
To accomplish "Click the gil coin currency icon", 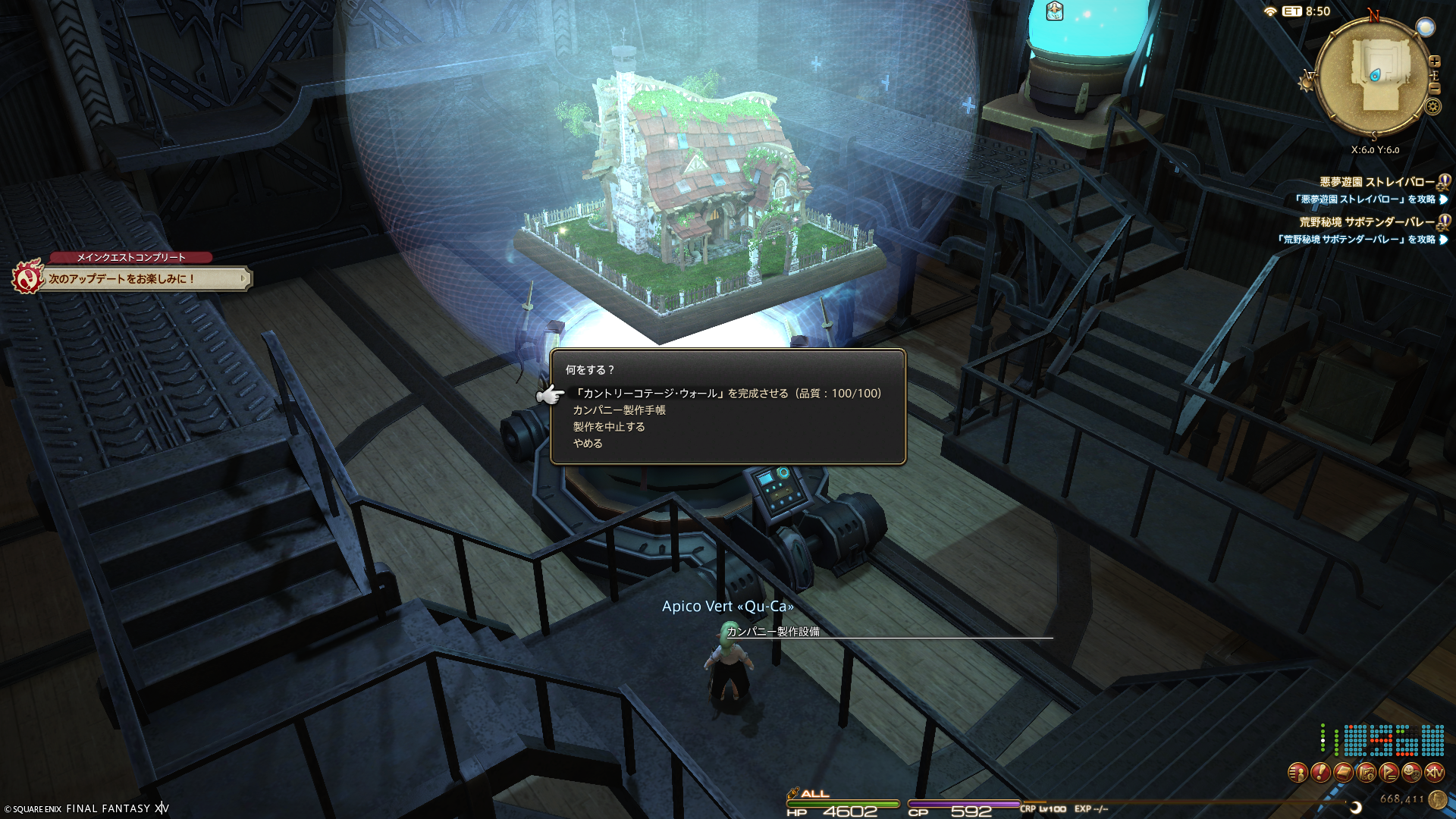I will [x=1437, y=799].
